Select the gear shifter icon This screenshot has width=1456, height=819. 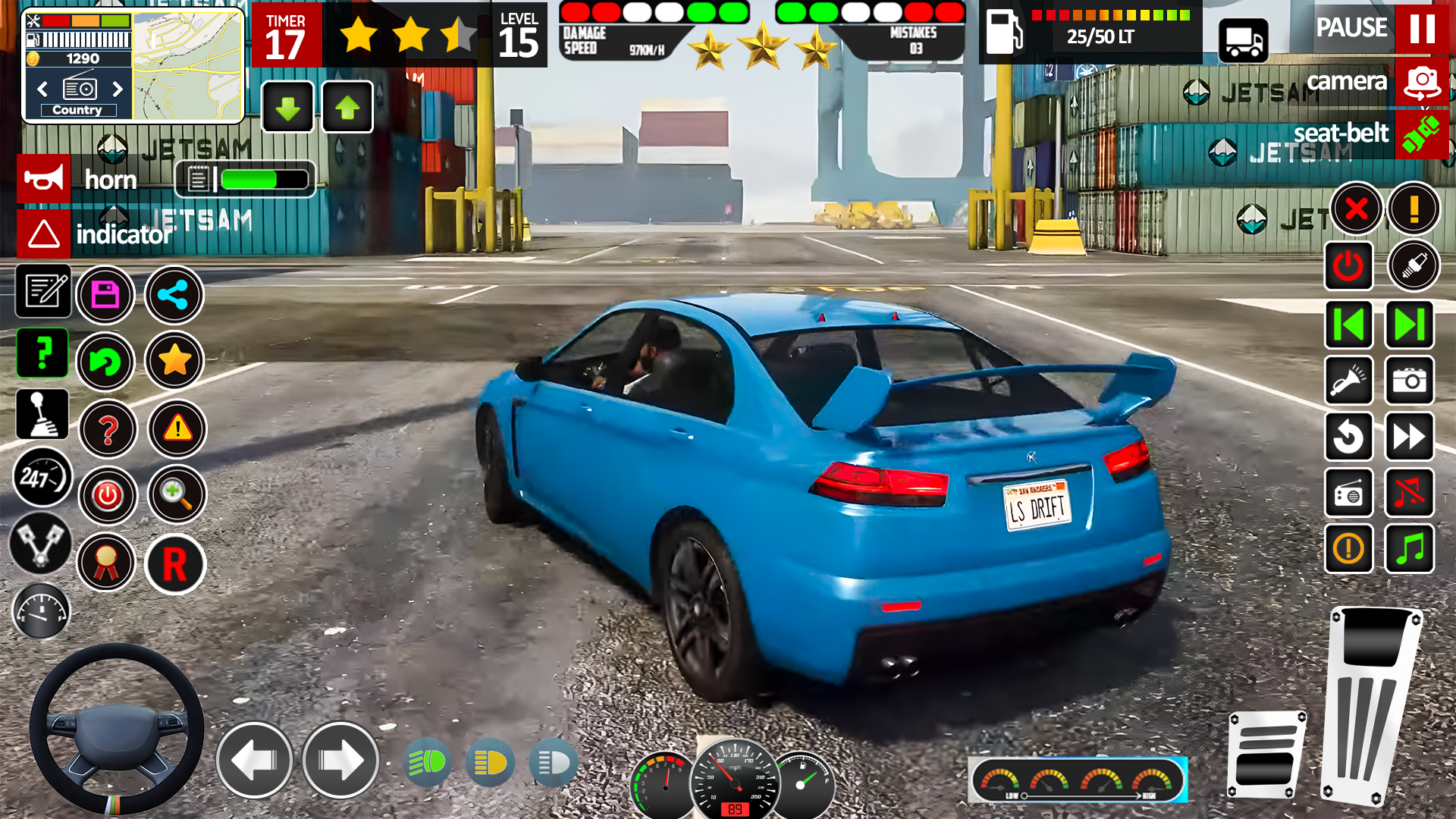click(x=42, y=414)
